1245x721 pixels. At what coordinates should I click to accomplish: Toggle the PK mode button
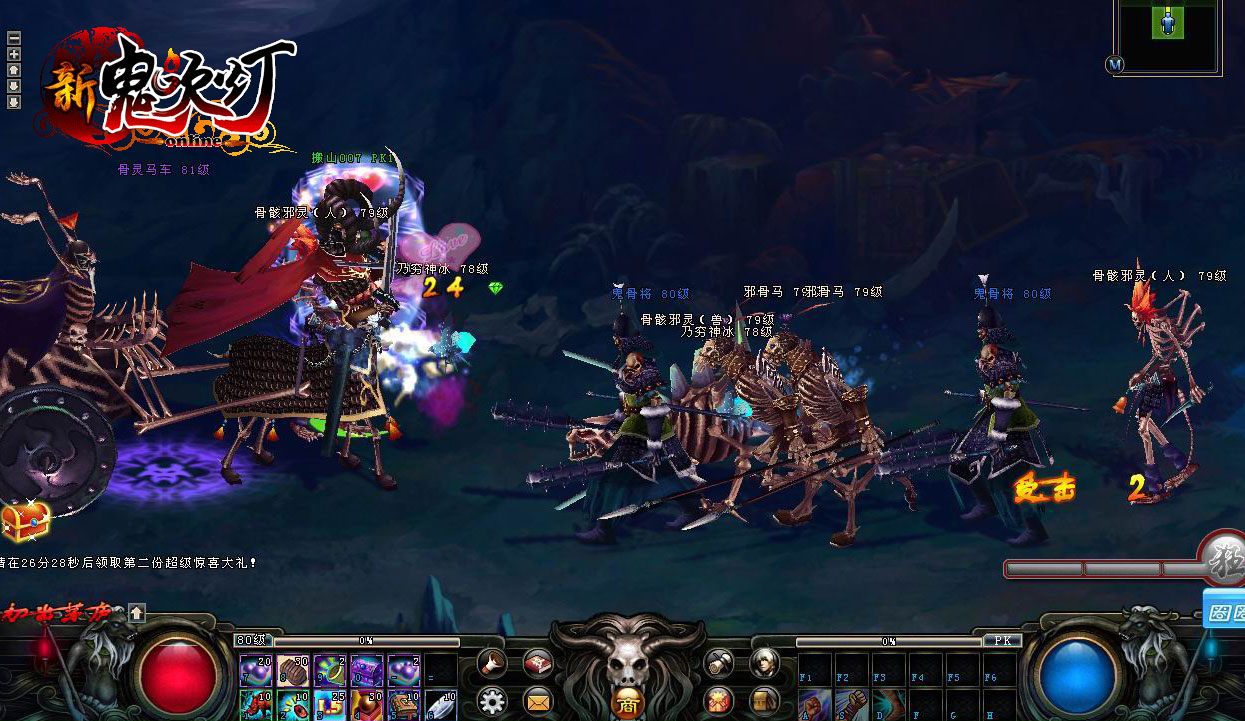(1001, 640)
